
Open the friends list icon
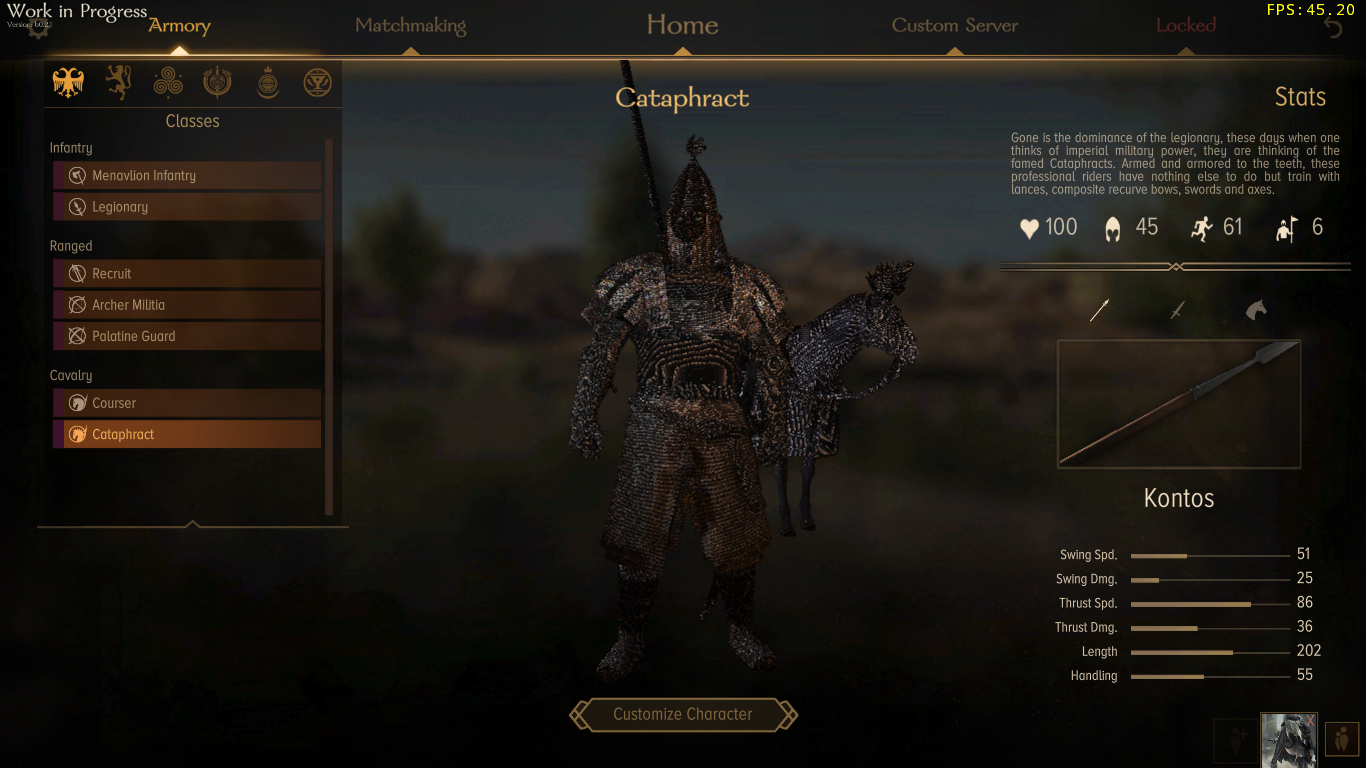point(1341,740)
